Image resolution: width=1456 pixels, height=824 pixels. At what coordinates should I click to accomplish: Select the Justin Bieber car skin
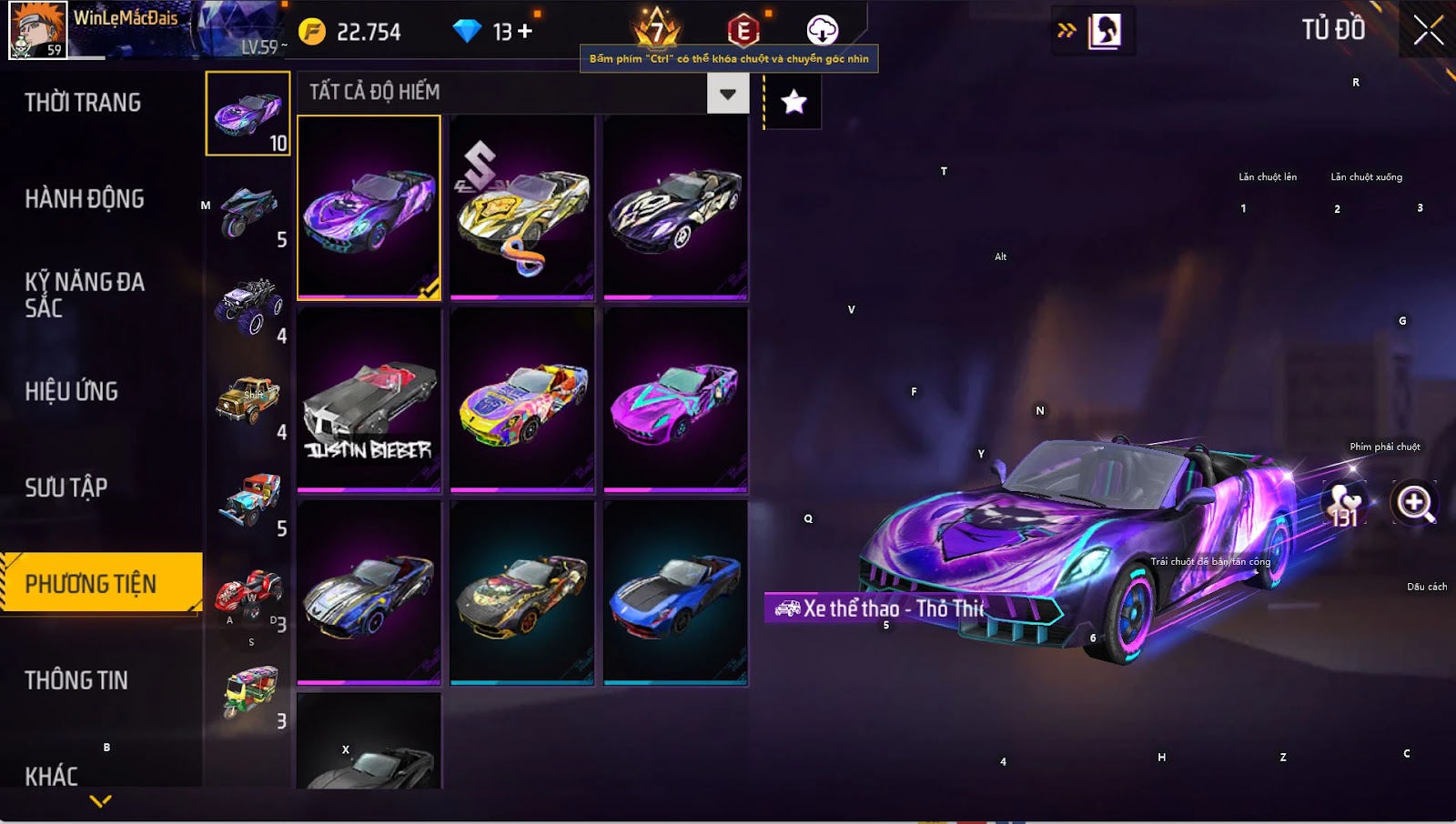(369, 400)
